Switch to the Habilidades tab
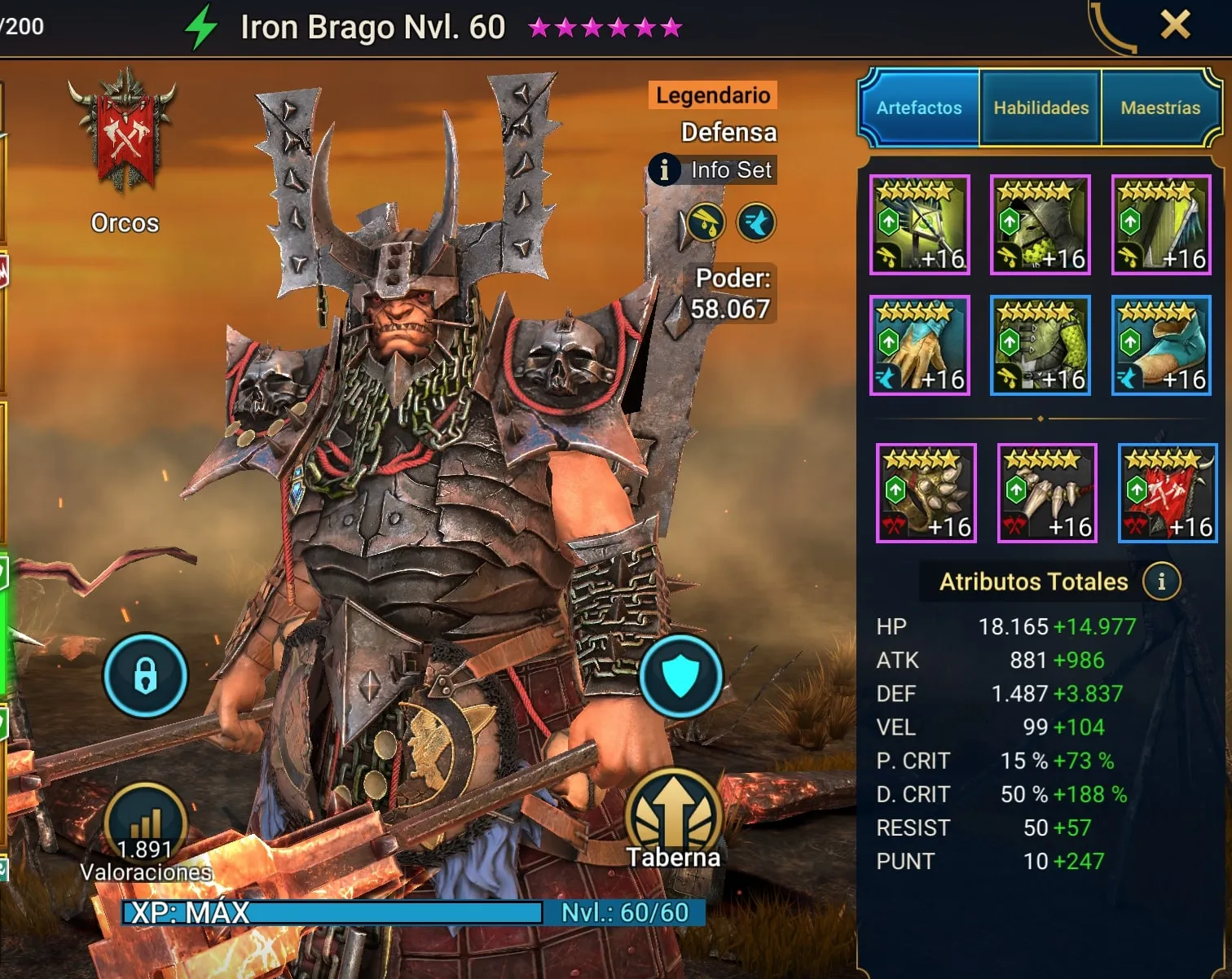1232x979 pixels. click(1041, 108)
